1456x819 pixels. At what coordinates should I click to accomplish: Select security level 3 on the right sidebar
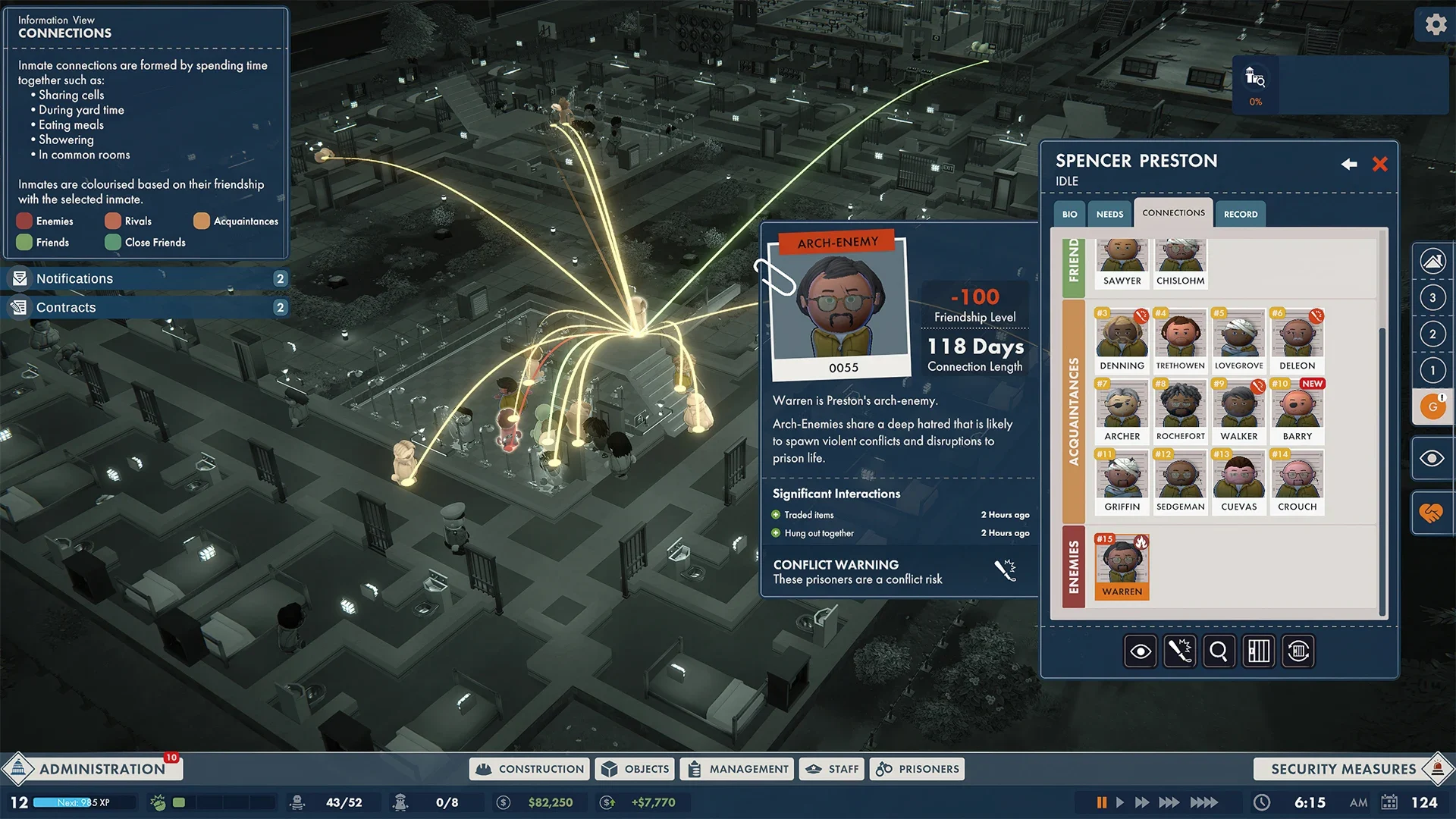tap(1432, 297)
